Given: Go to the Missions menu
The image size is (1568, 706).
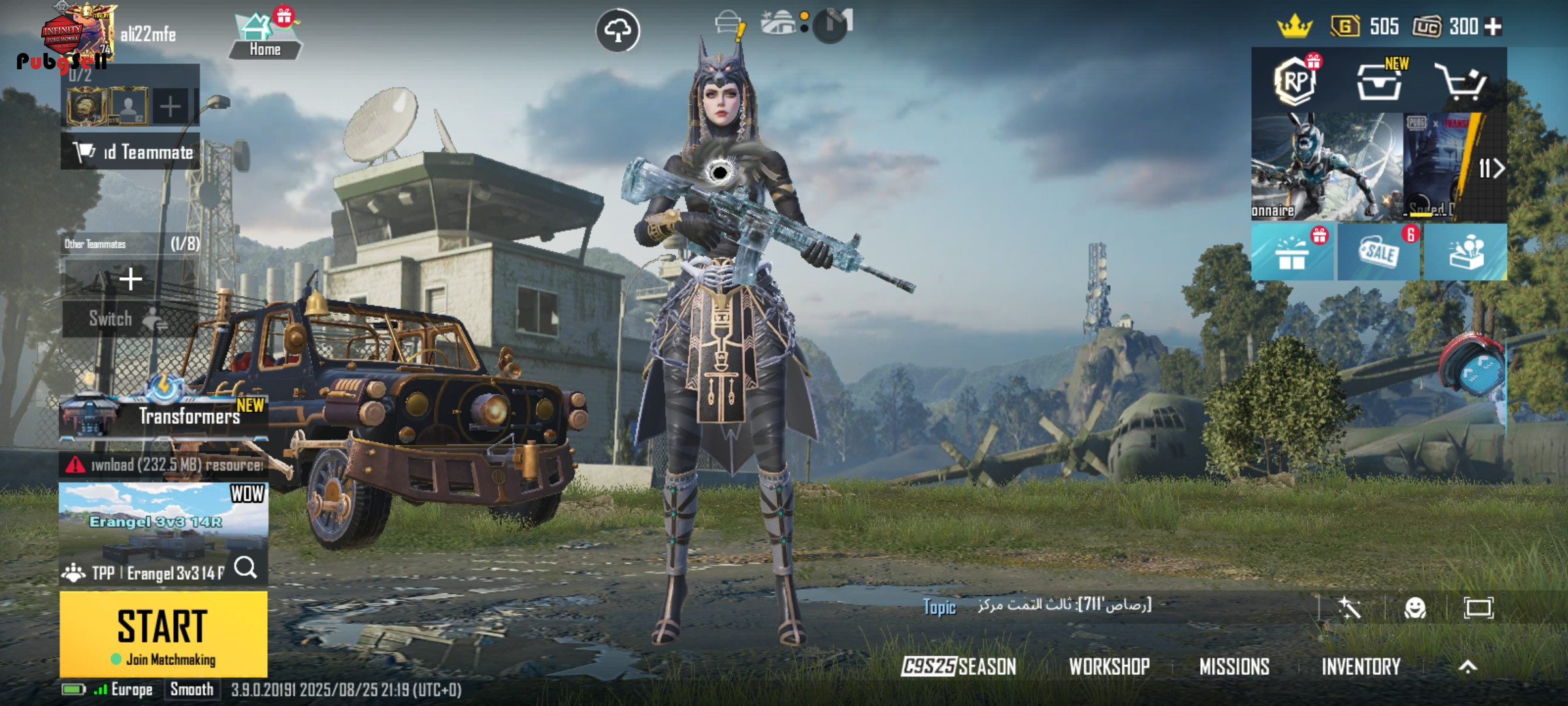Looking at the screenshot, I should [x=1234, y=667].
